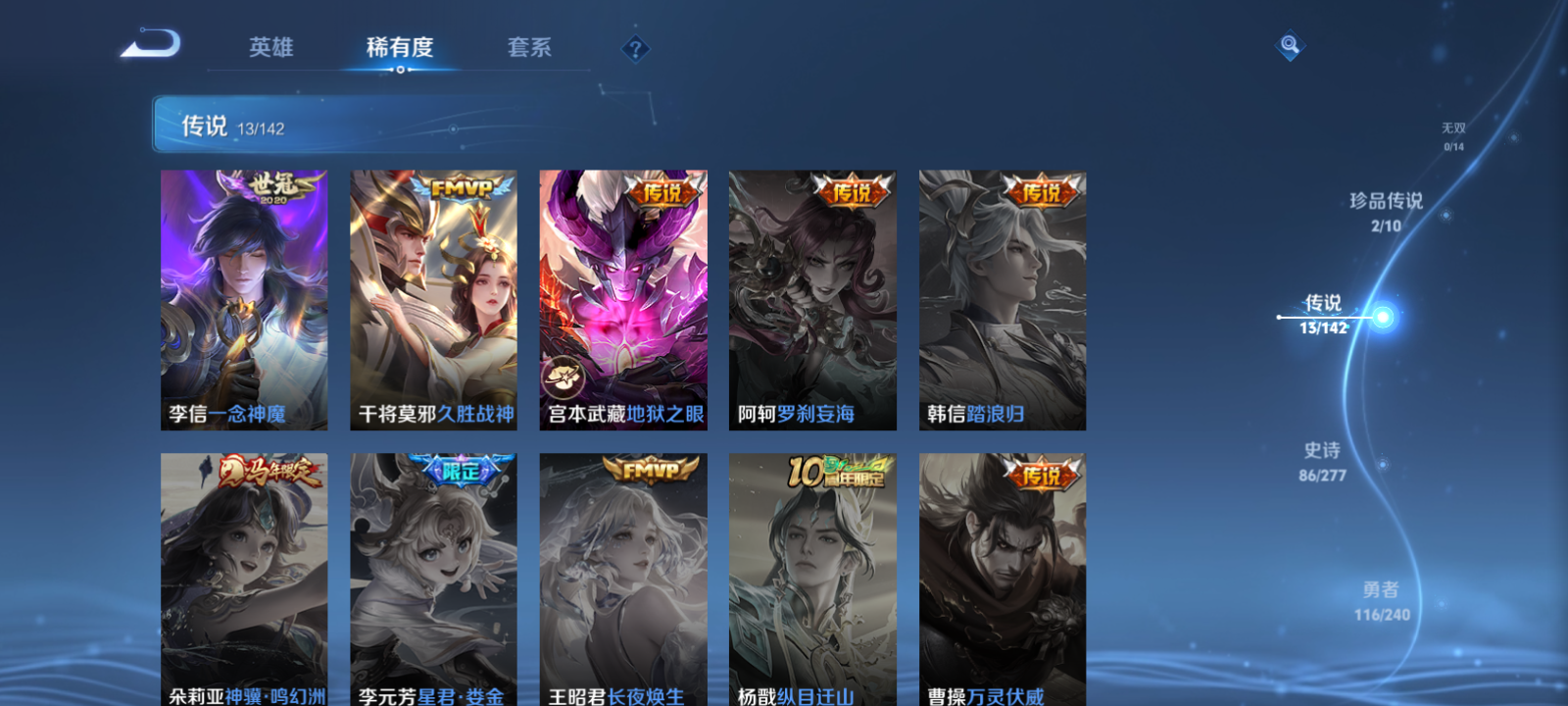Click the lotus effect badge on 宫本武藏 skin
The height and width of the screenshot is (706, 1568).
pos(562,377)
